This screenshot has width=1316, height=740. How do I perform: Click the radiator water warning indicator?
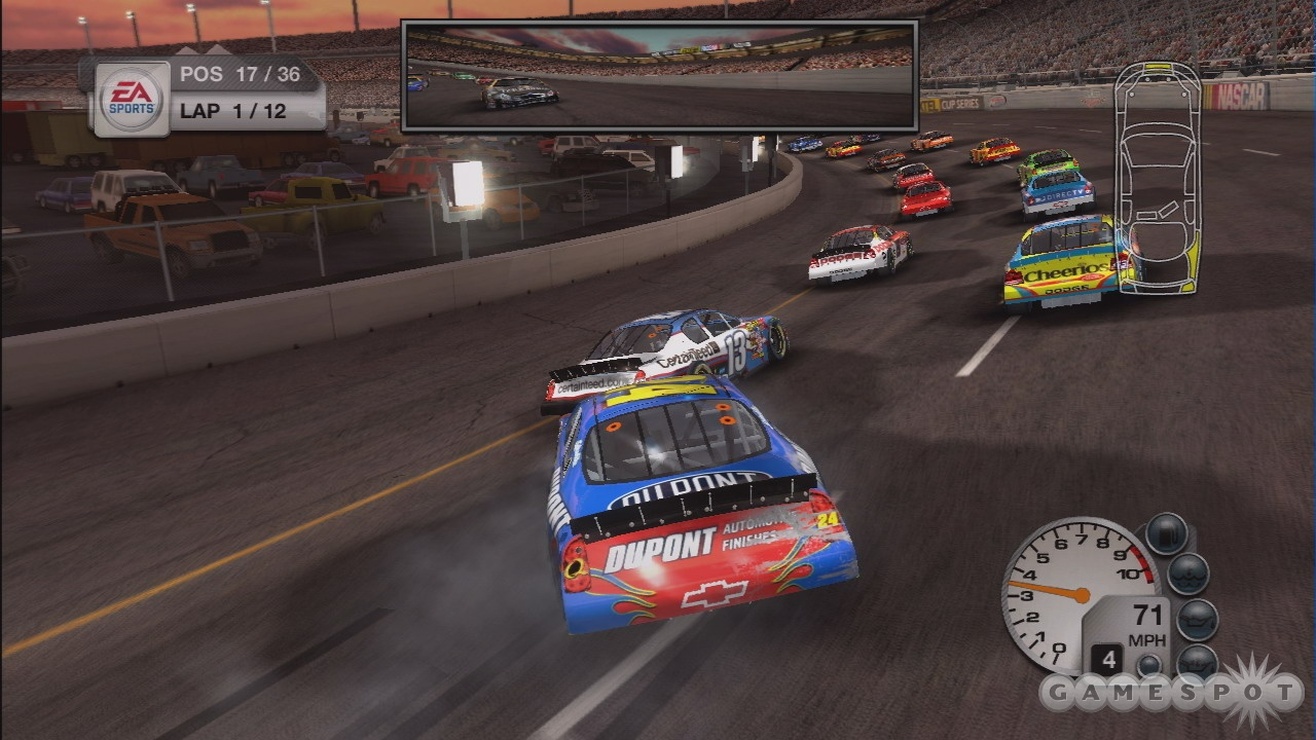pos(1190,576)
